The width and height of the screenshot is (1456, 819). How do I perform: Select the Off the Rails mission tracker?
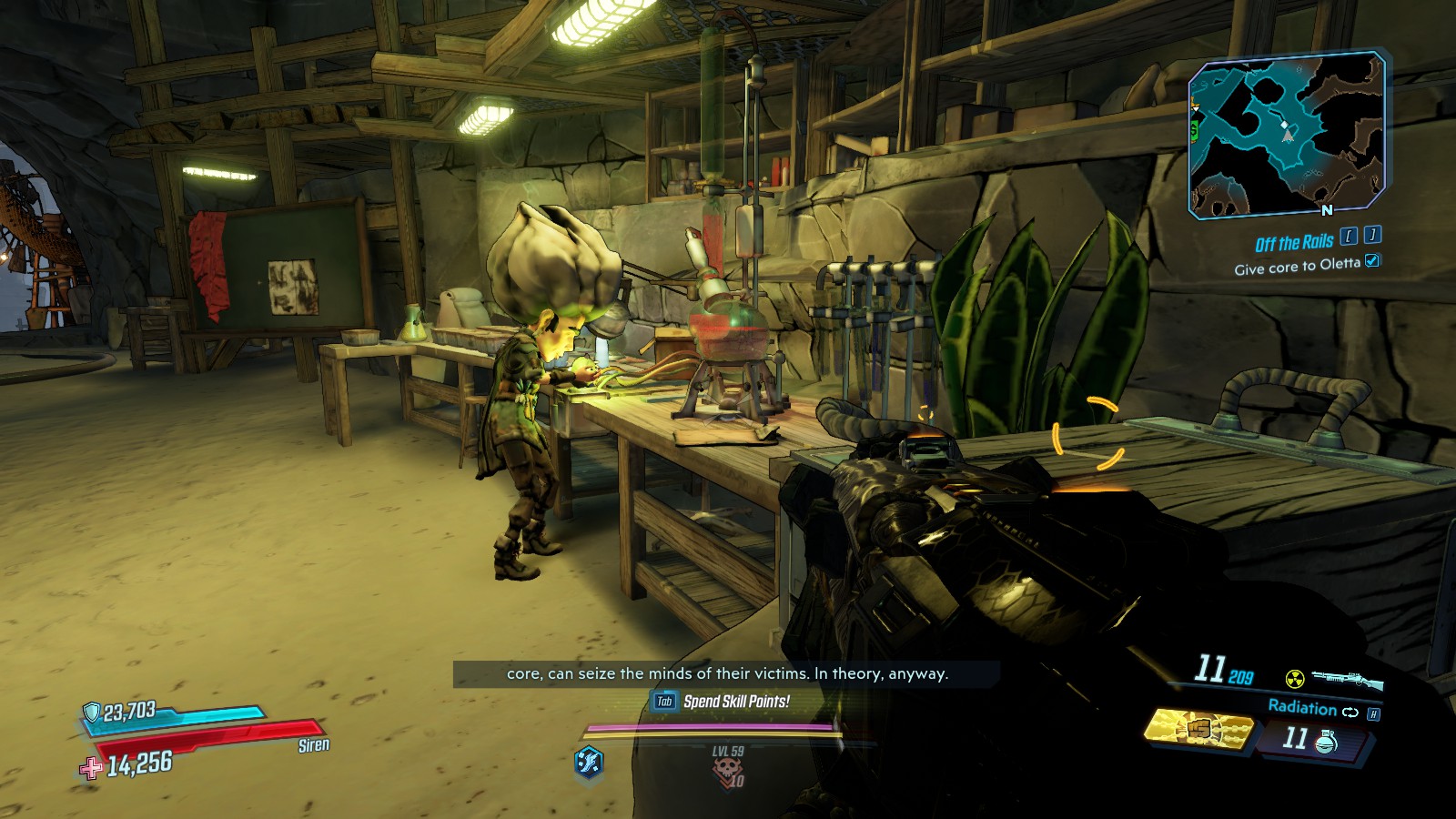(1293, 243)
